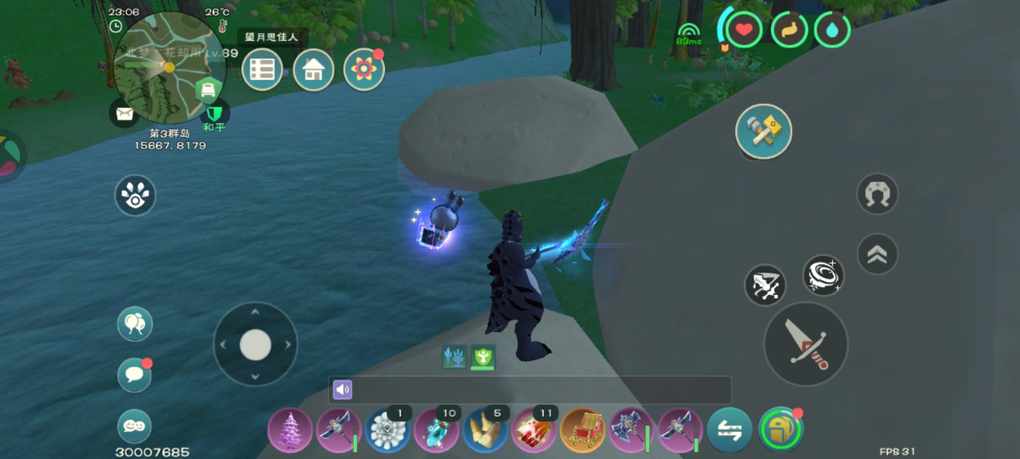Image resolution: width=1020 pixels, height=459 pixels.
Task: Tap the horseshoe mount button
Action: 877,194
